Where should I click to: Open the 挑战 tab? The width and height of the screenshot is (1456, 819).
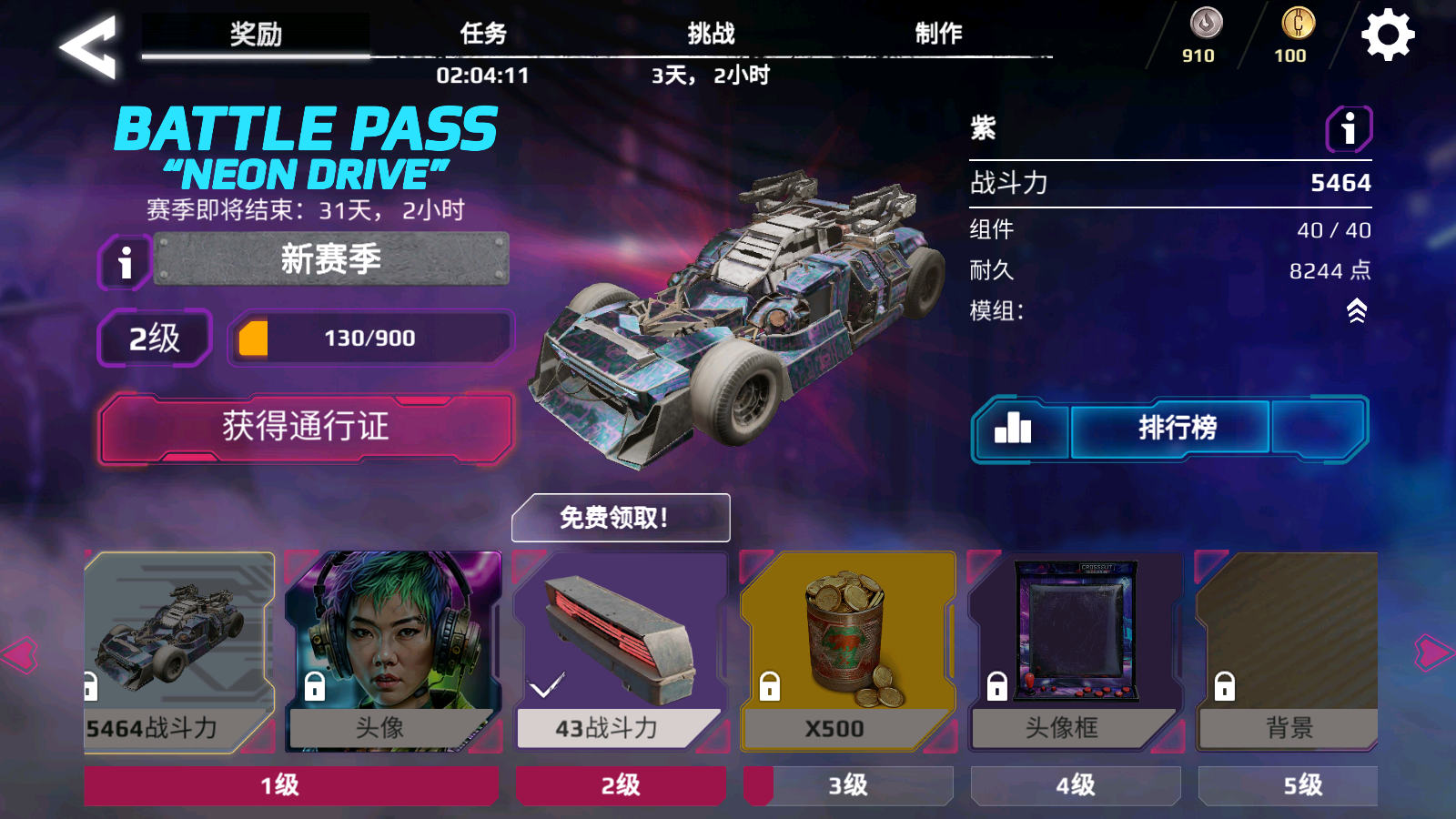click(x=712, y=32)
